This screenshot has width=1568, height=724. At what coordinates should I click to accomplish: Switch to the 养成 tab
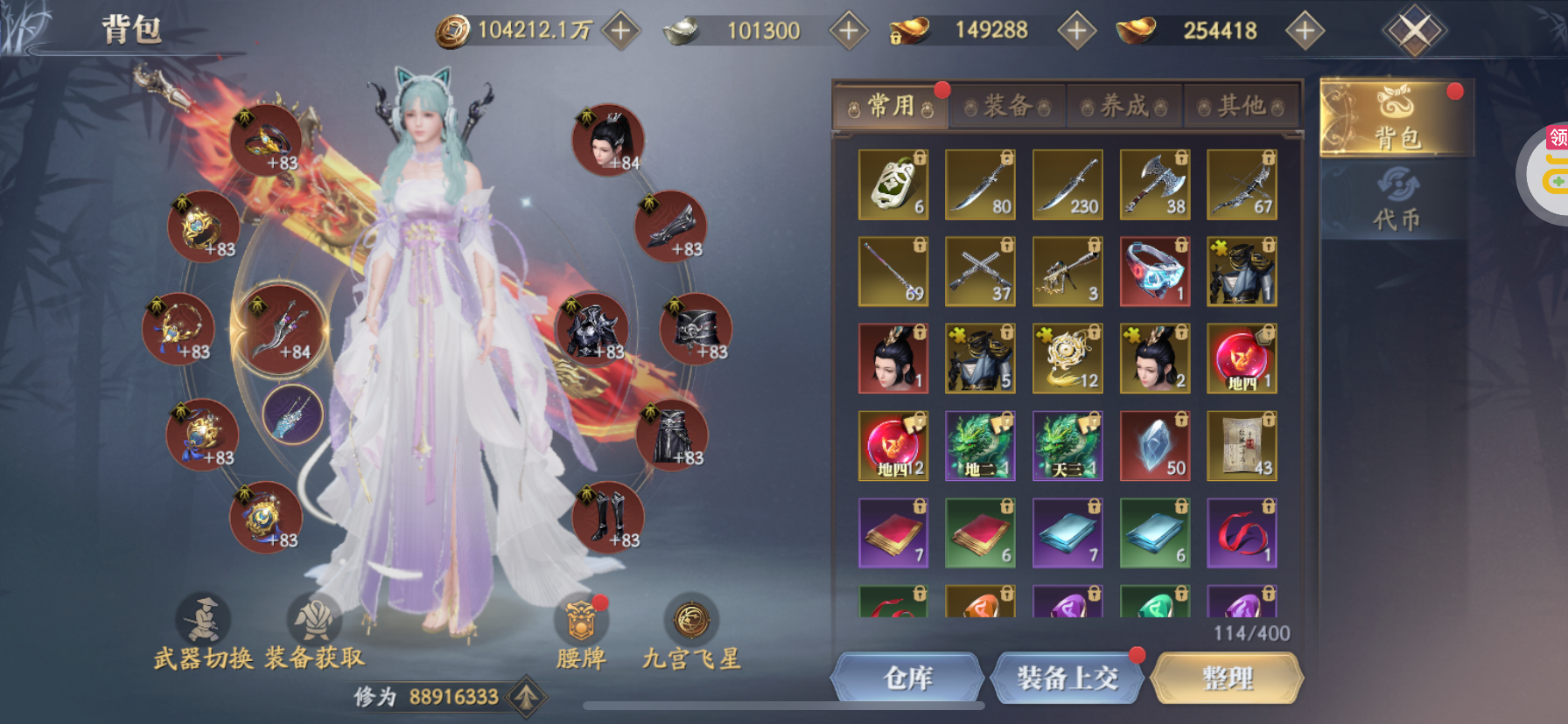pyautogui.click(x=1124, y=107)
